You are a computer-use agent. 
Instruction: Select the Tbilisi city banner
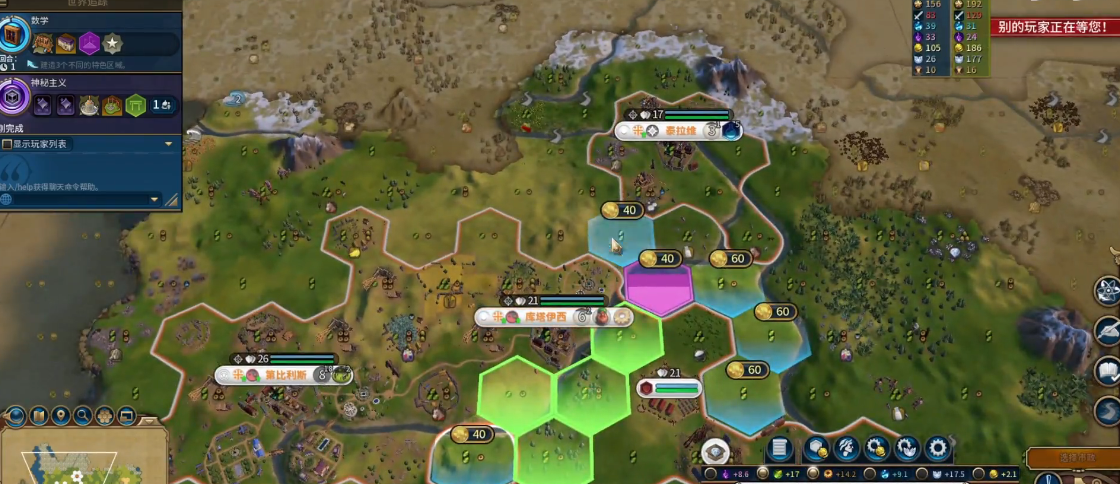pos(283,375)
